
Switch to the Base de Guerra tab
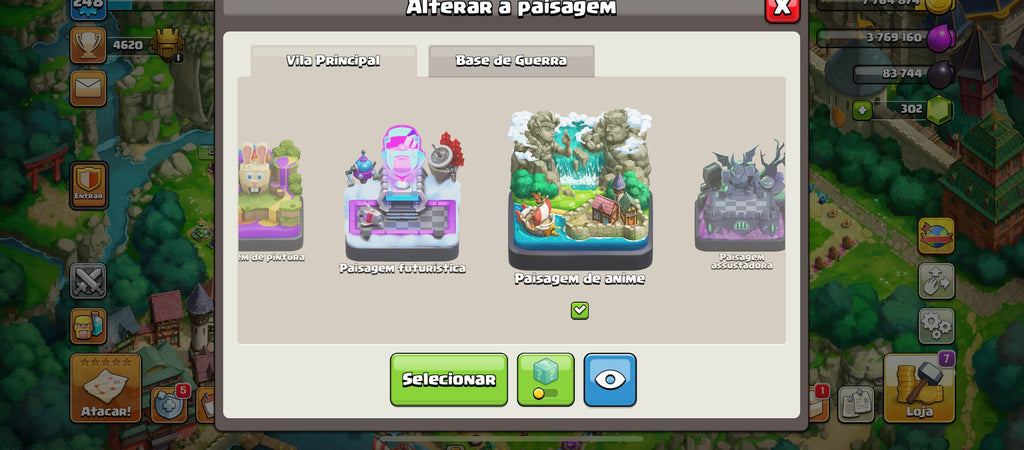[511, 61]
